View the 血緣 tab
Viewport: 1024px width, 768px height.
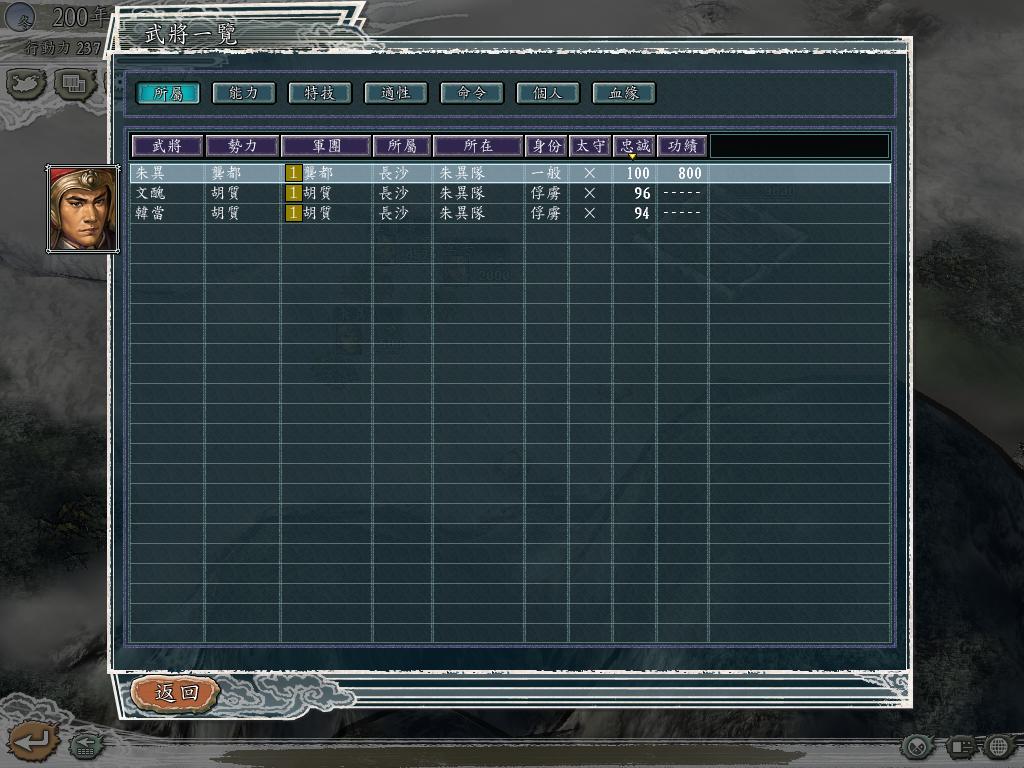coord(623,93)
